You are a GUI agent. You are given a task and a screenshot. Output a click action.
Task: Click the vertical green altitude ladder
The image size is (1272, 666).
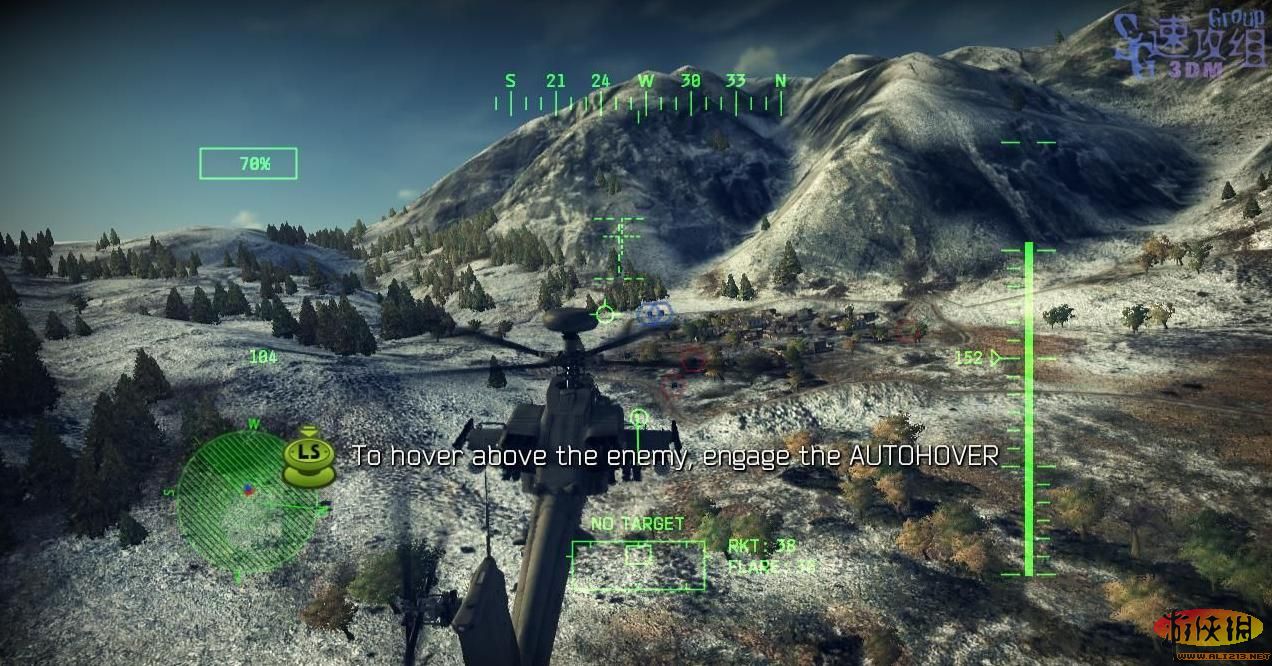point(1028,410)
